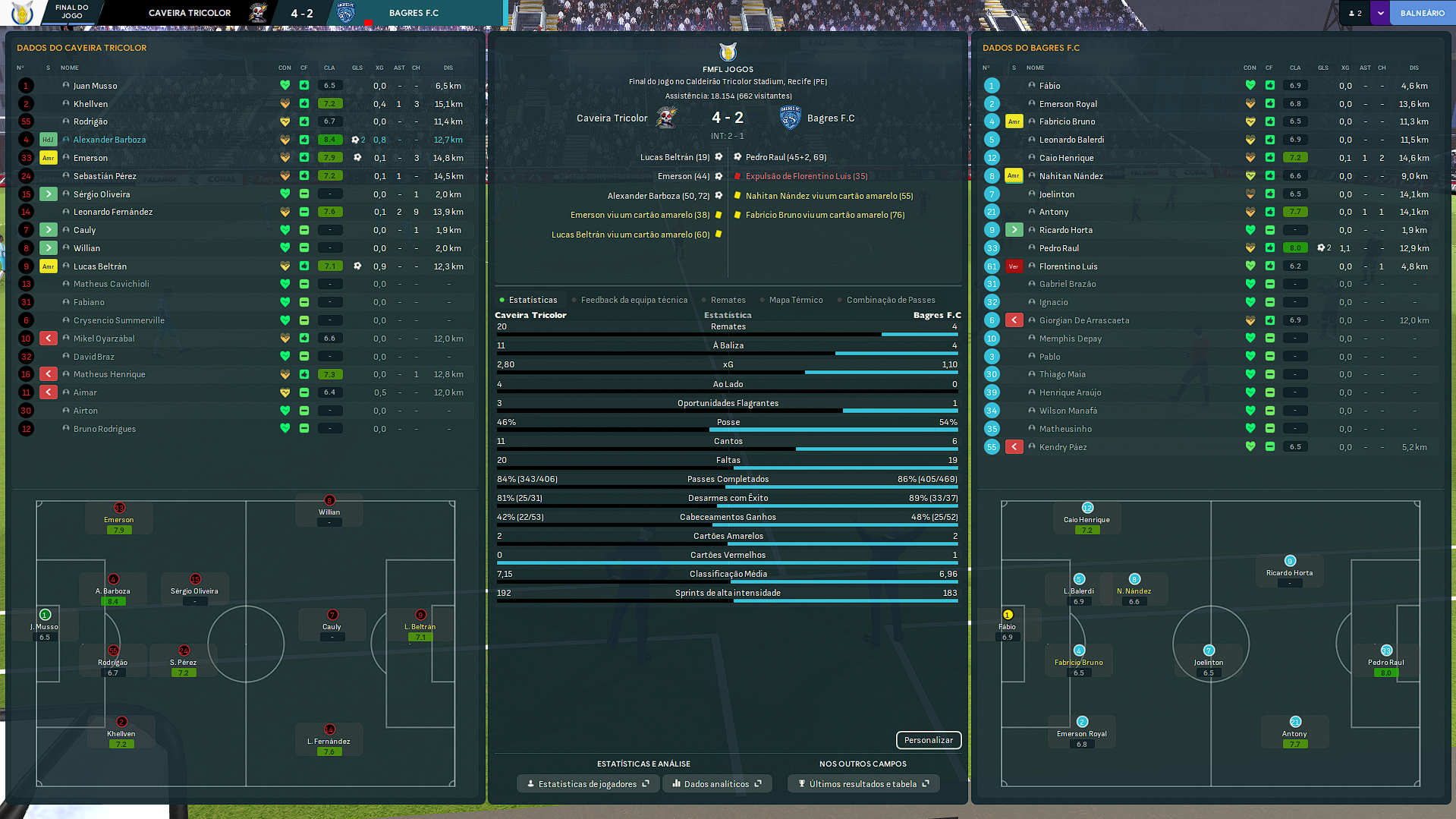Viewport: 1456px width, 819px height.
Task: Open Antony's row in Bagres squad
Action: (x=1053, y=212)
